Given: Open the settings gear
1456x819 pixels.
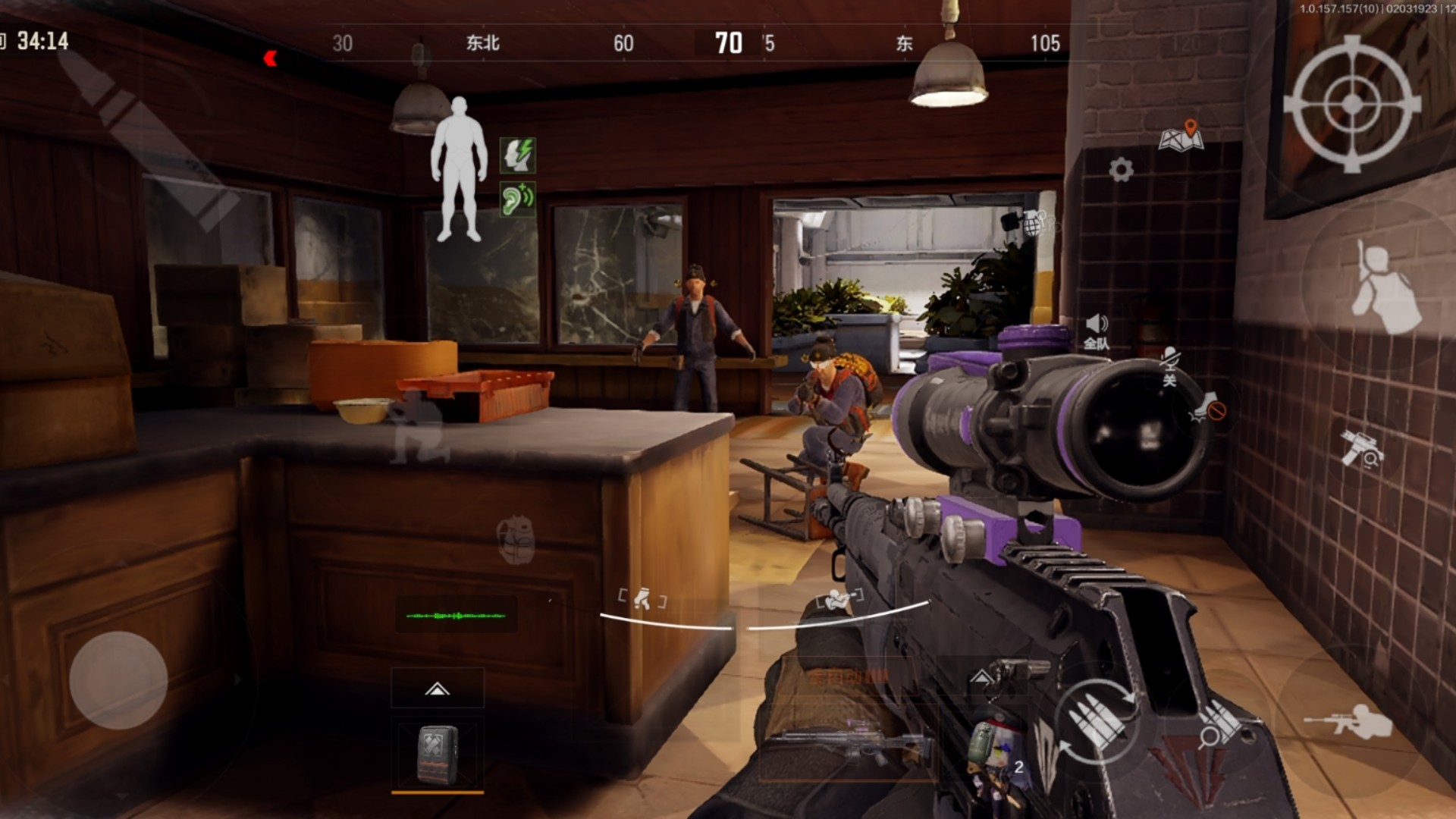Looking at the screenshot, I should click(1121, 169).
